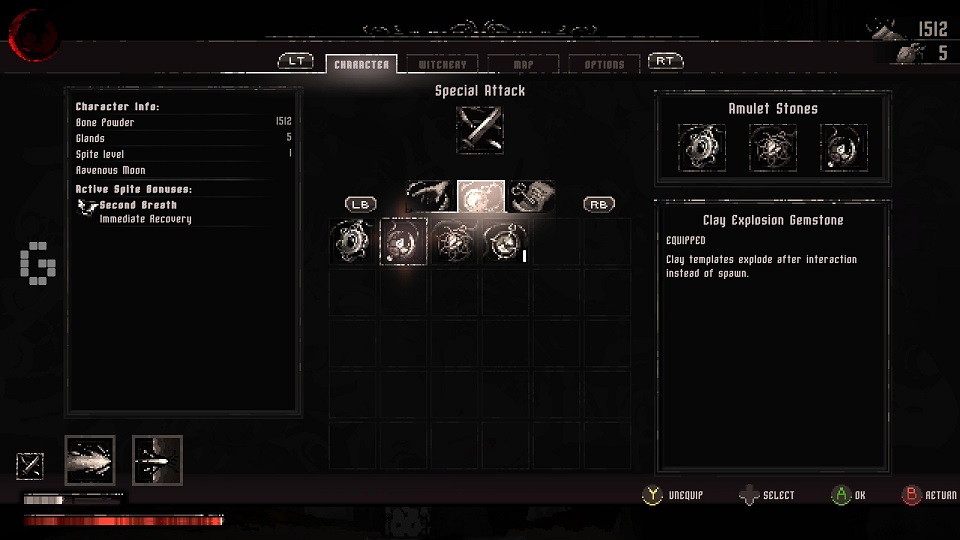
Task: Click the piercing spike ability box
Action: click(157, 460)
